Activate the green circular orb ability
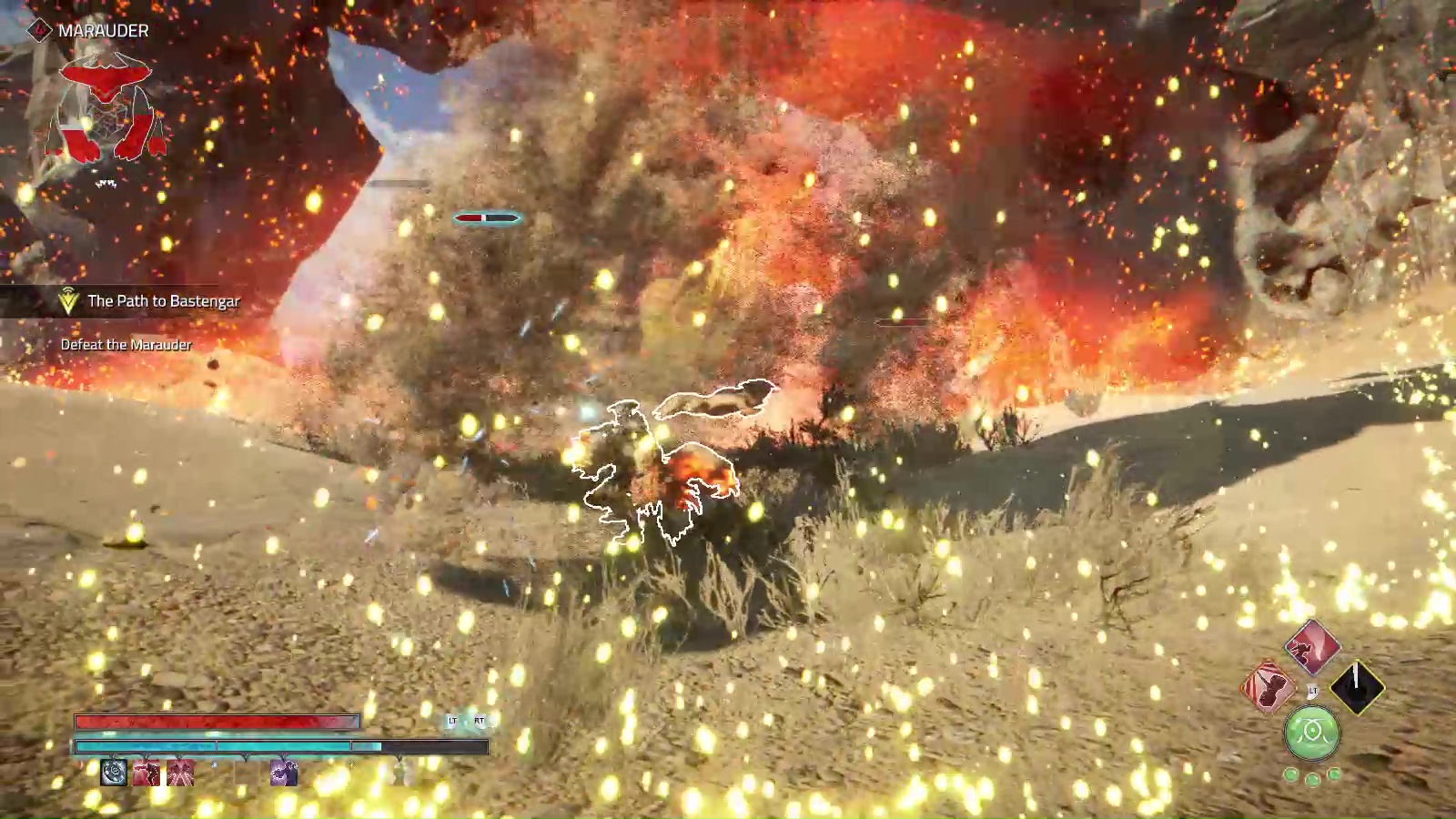This screenshot has width=1456, height=819. click(1311, 733)
